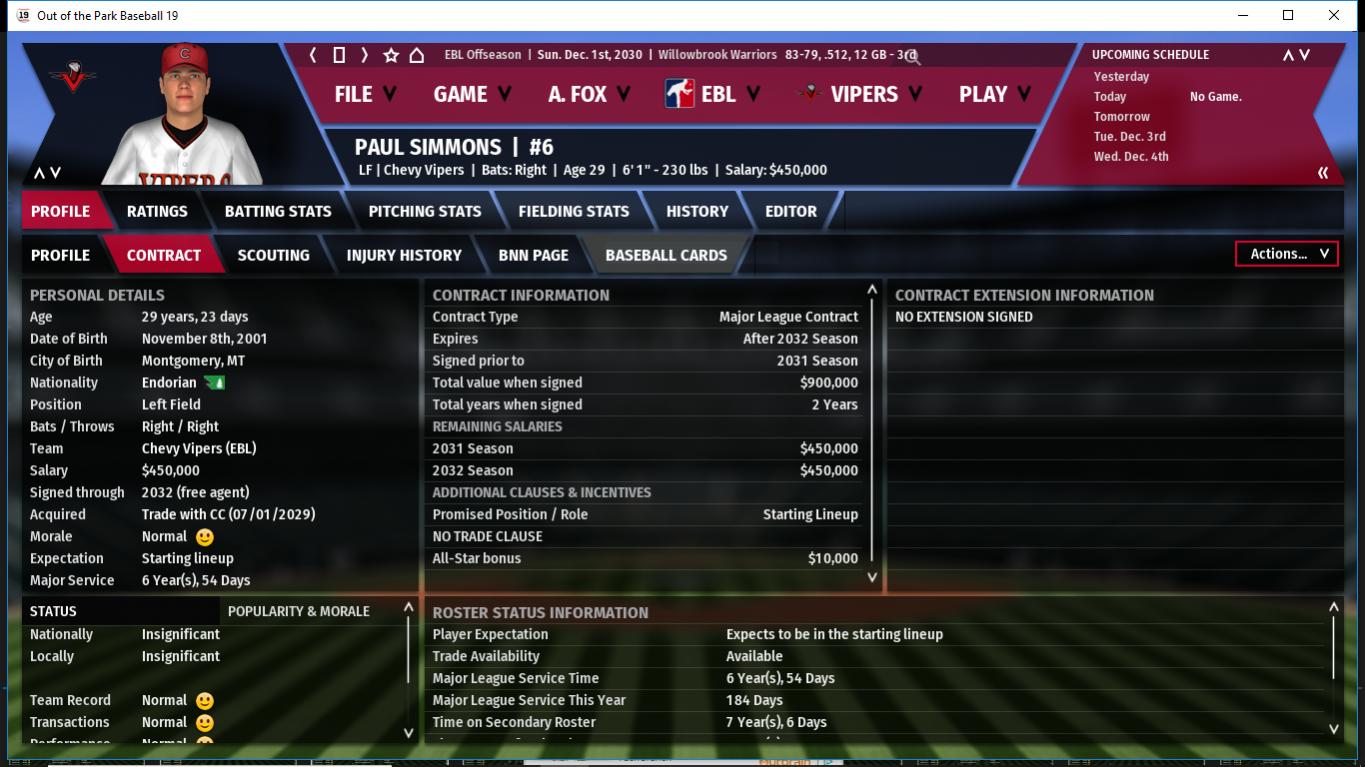Show the PITCHING STATS tab
Viewport: 1365px width, 767px height.
click(425, 211)
